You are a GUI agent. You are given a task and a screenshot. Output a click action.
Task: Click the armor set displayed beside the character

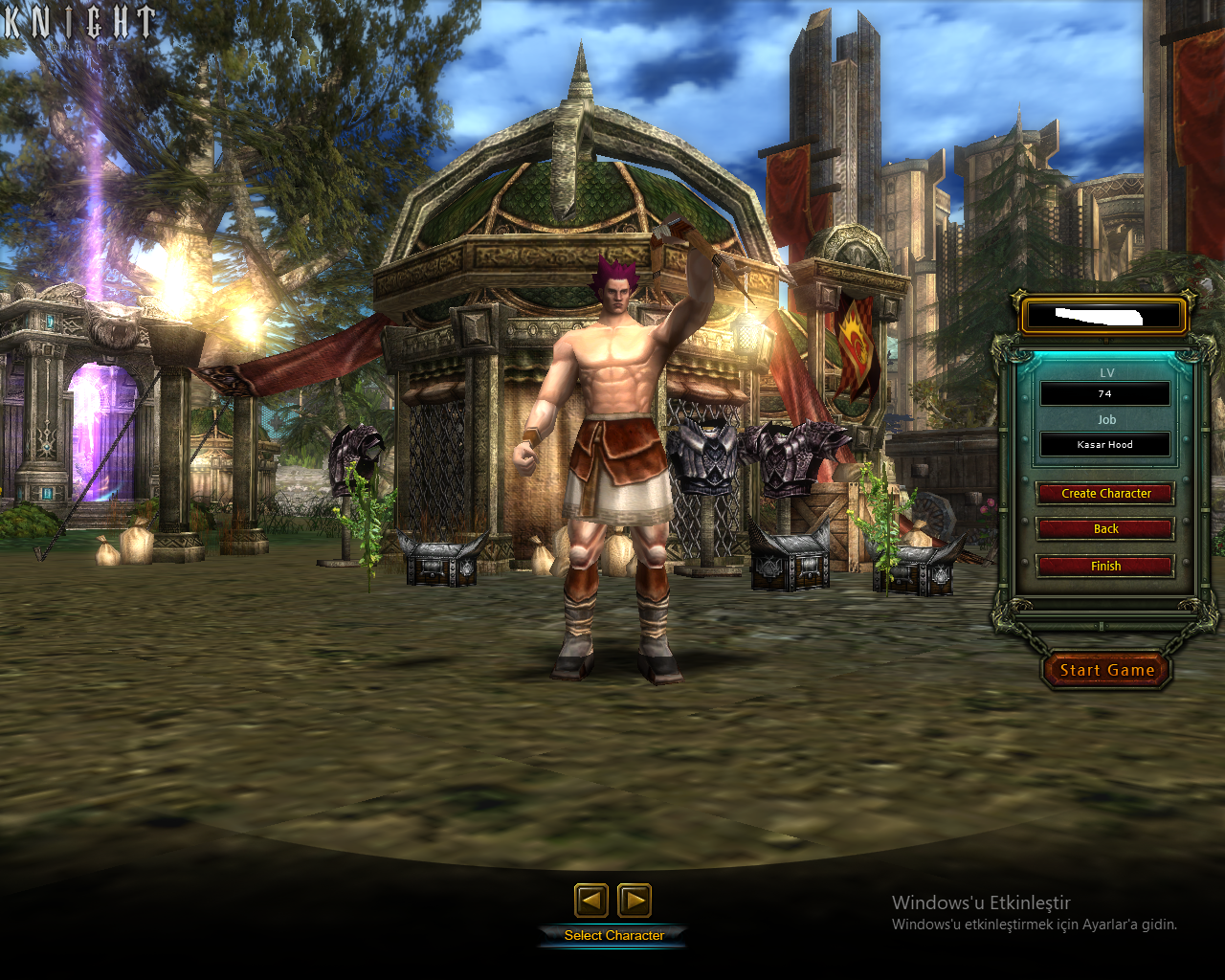coord(705,459)
